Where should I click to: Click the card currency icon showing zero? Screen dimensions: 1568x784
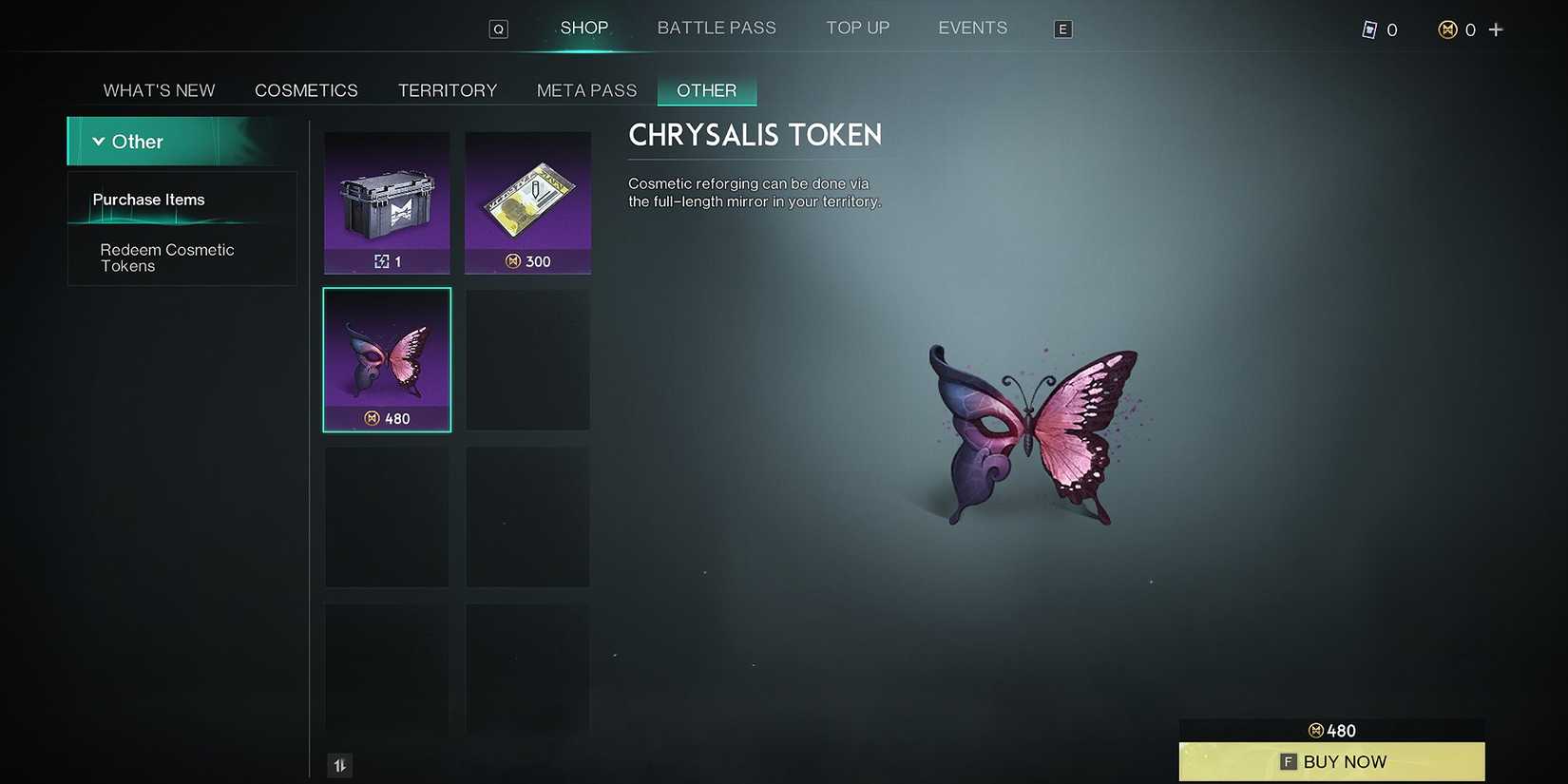pos(1370,29)
